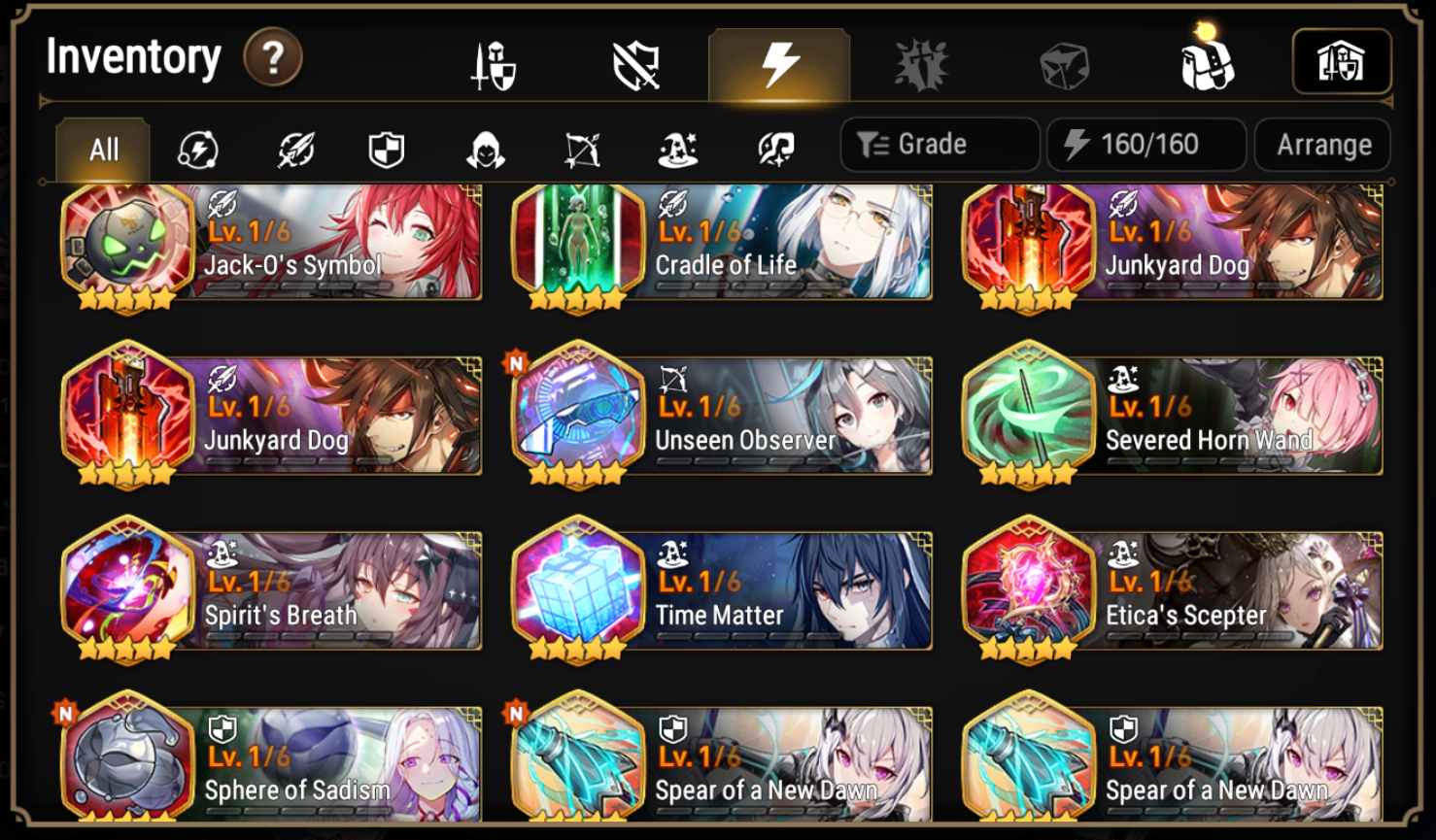Expand grade options via Grade filter

(x=938, y=144)
